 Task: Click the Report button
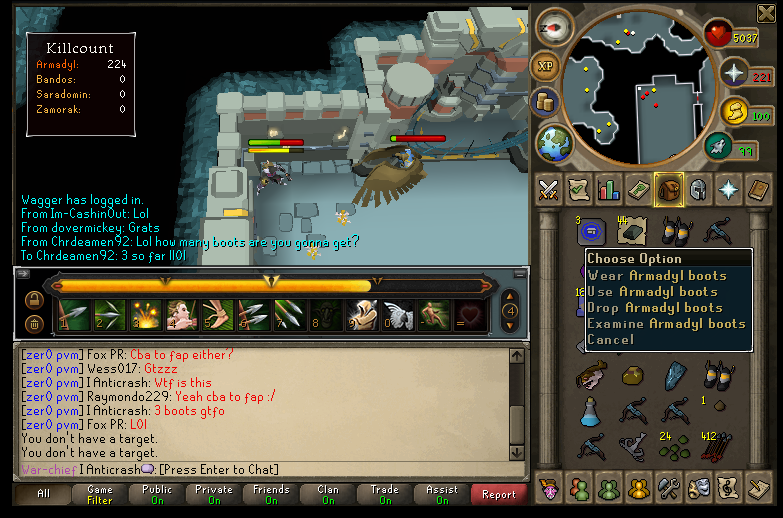499,494
